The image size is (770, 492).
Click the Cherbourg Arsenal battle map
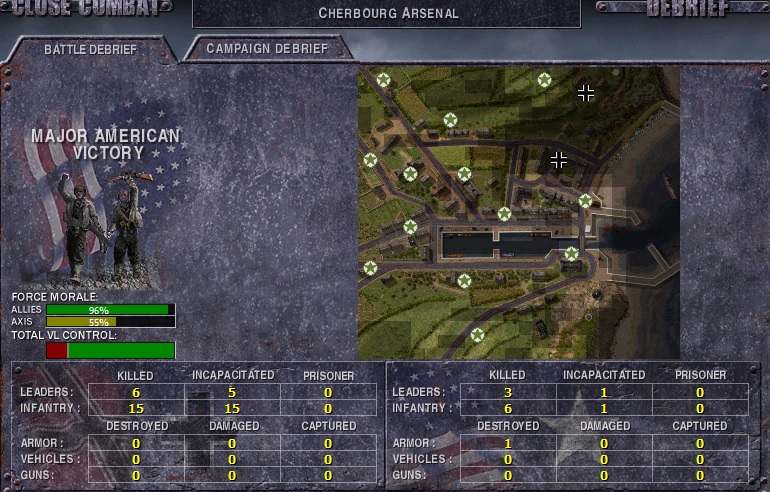click(518, 212)
